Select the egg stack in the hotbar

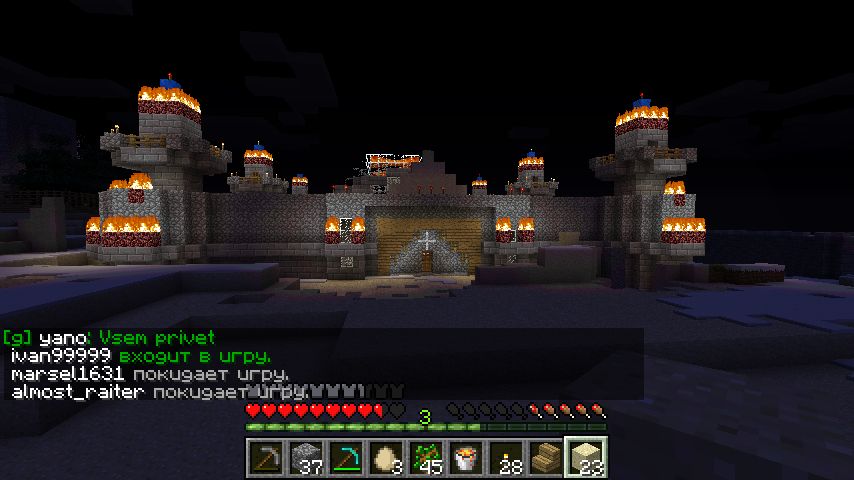click(x=386, y=458)
